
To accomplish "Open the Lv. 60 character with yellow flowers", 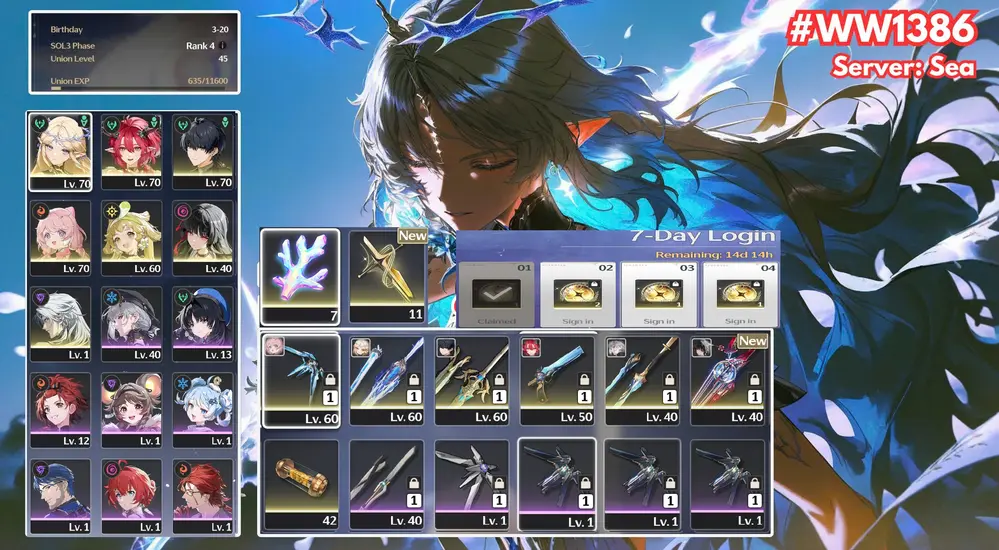I will [133, 237].
